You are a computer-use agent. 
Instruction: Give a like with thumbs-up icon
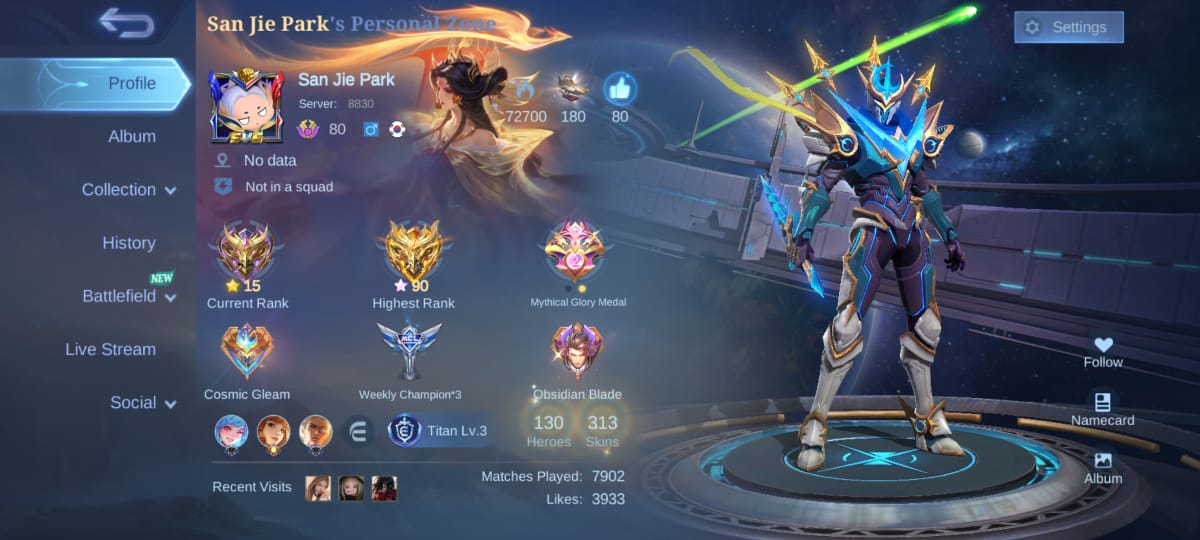pos(620,91)
